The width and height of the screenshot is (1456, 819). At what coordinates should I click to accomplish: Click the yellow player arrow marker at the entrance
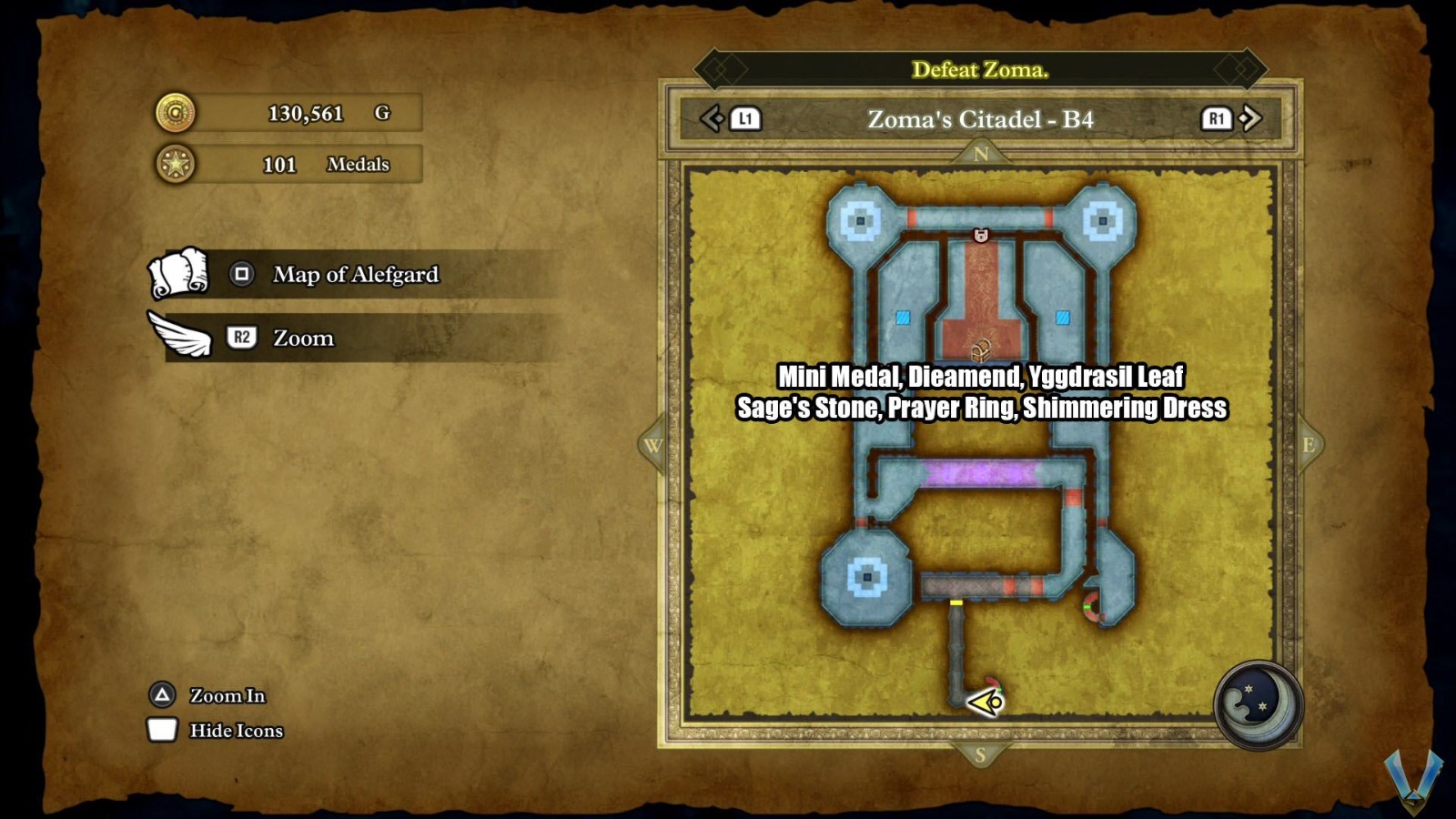click(986, 702)
